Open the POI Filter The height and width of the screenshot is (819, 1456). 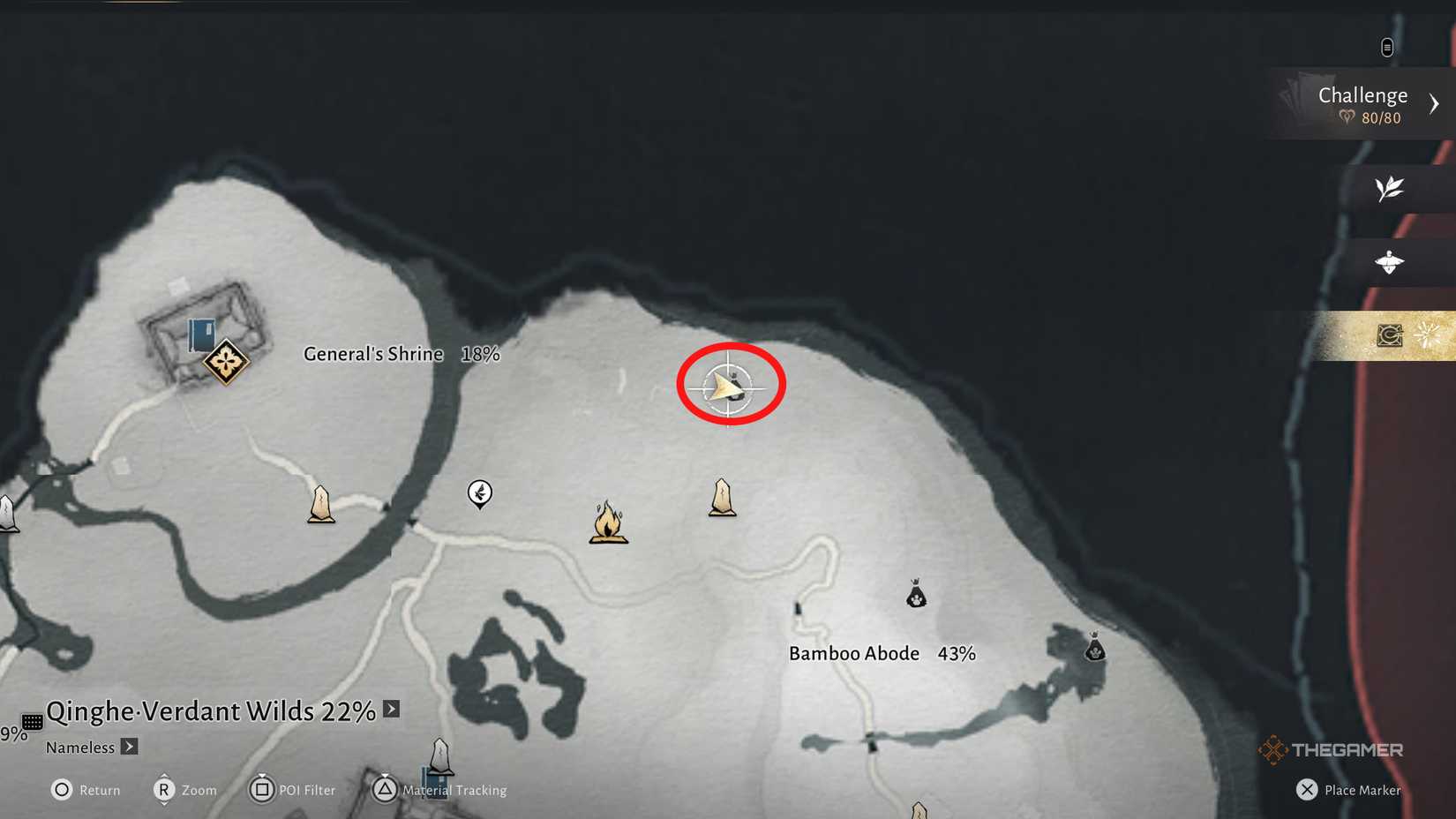[262, 790]
